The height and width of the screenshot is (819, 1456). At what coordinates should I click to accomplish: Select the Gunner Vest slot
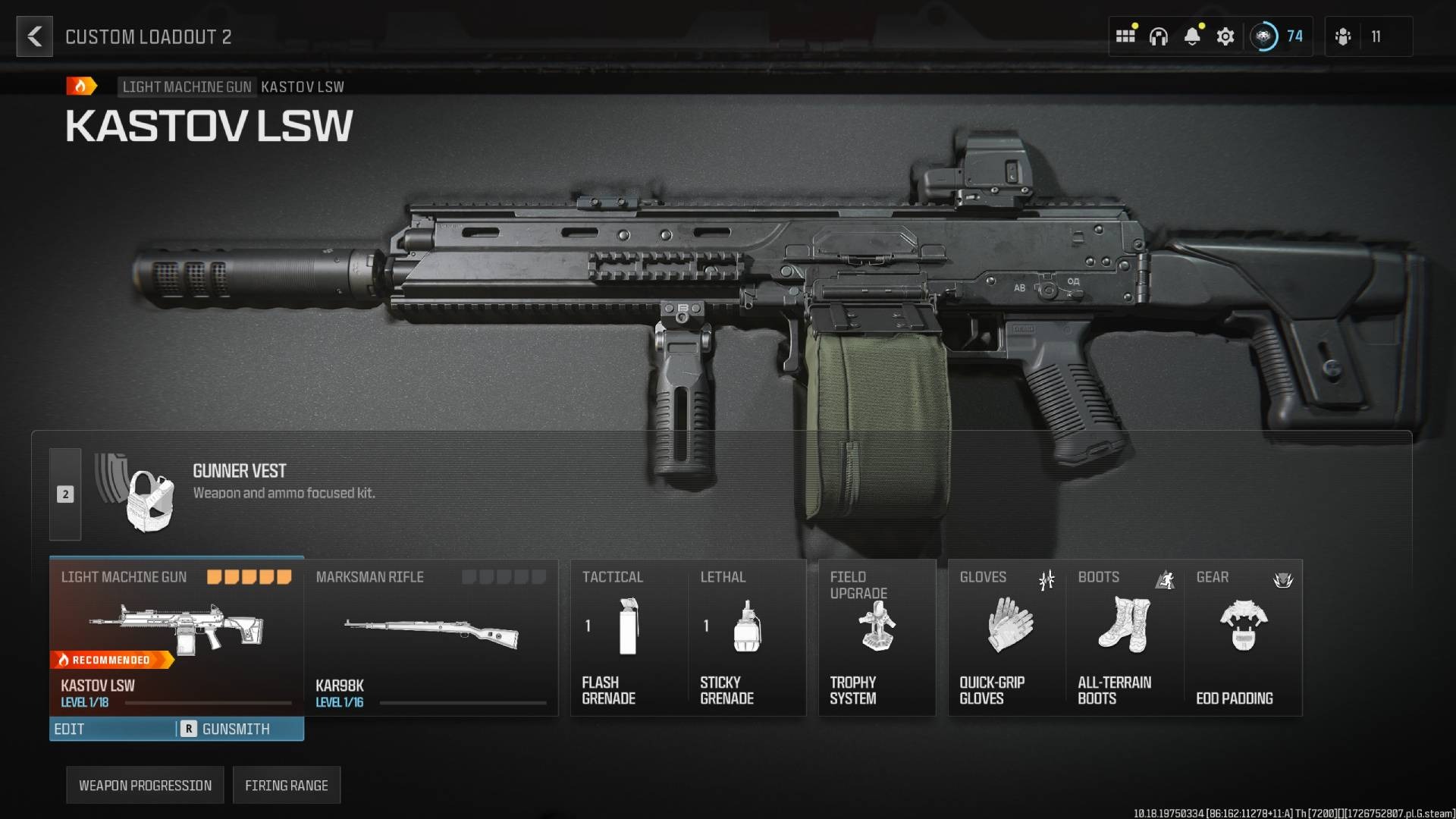[x=227, y=493]
